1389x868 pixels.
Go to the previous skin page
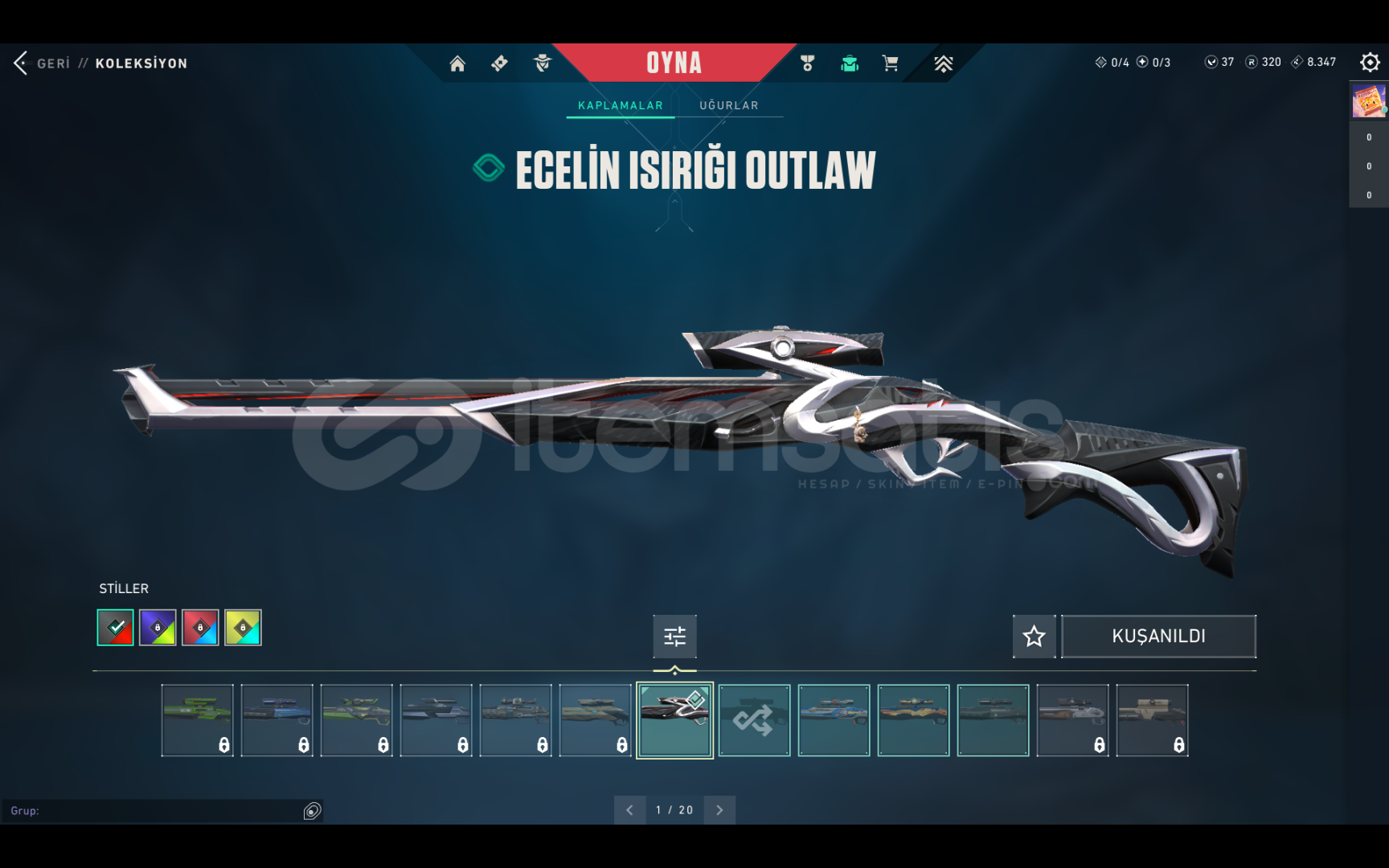click(629, 810)
